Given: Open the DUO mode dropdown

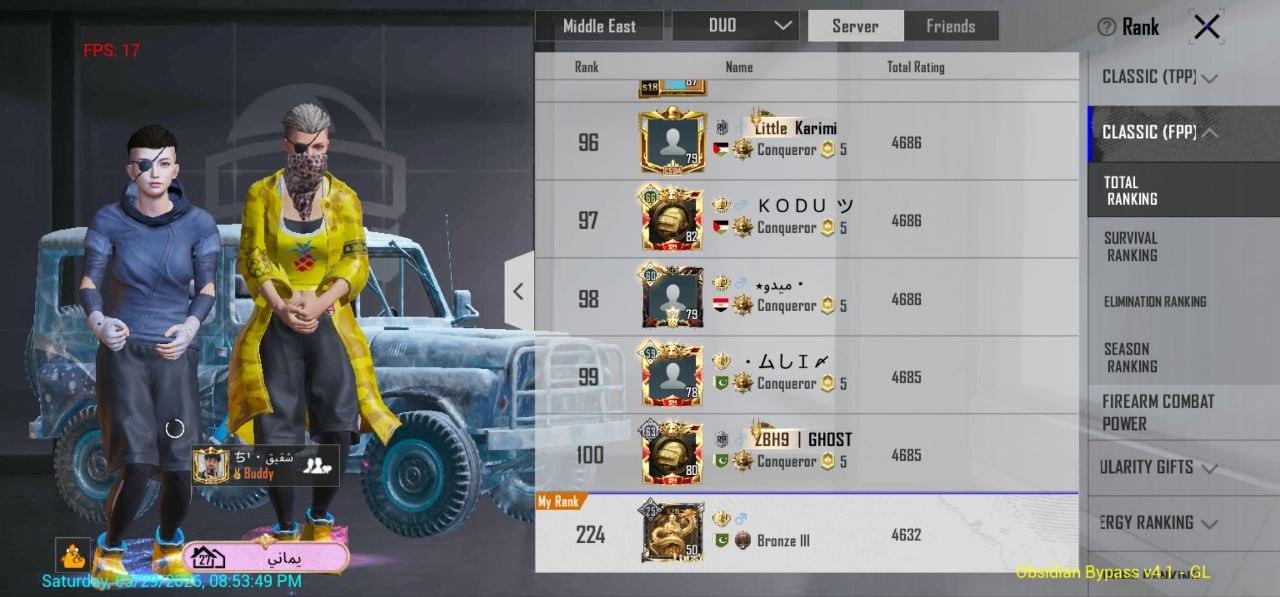Looking at the screenshot, I should click(735, 26).
